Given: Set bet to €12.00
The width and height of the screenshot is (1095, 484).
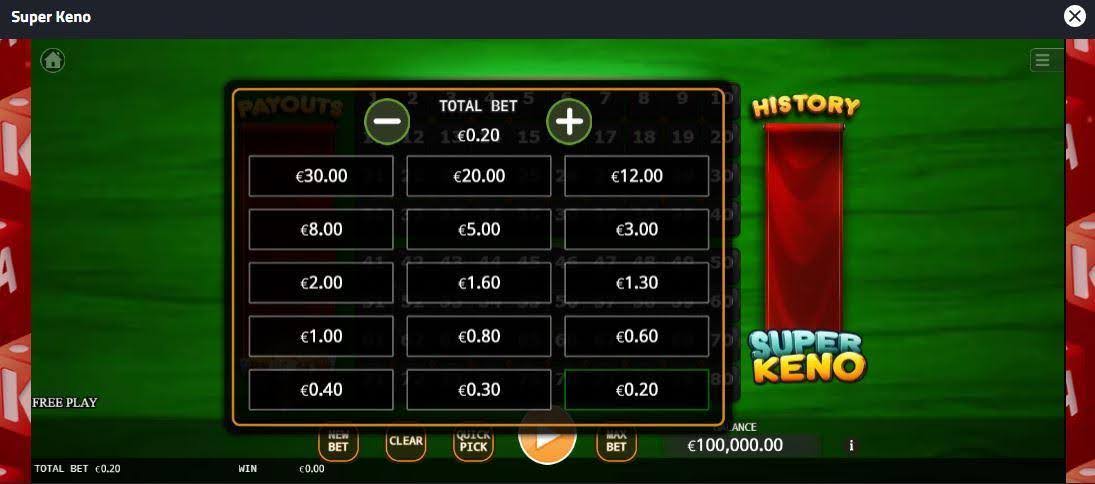Looking at the screenshot, I should pyautogui.click(x=637, y=176).
